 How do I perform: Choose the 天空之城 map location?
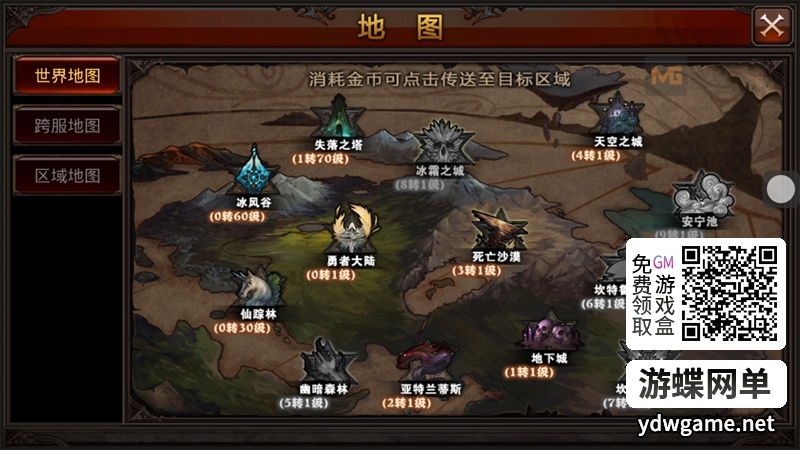[x=617, y=118]
